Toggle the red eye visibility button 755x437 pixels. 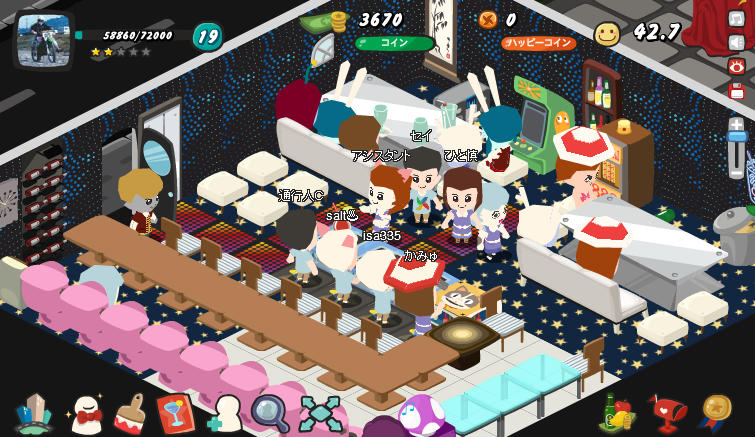pyautogui.click(x=737, y=66)
